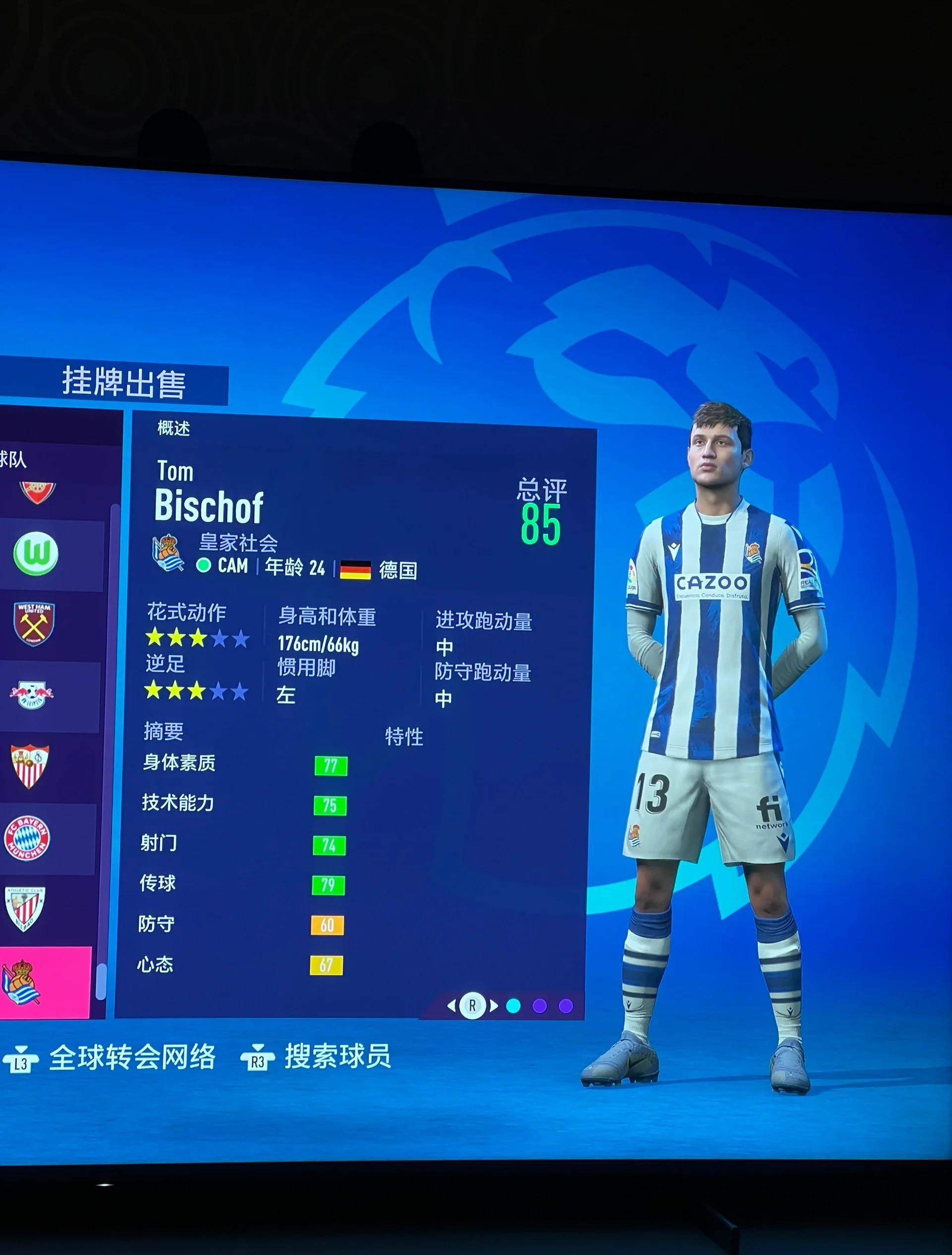Click the right page arrow
Viewport: 952px width, 1255px height.
pos(494,1006)
